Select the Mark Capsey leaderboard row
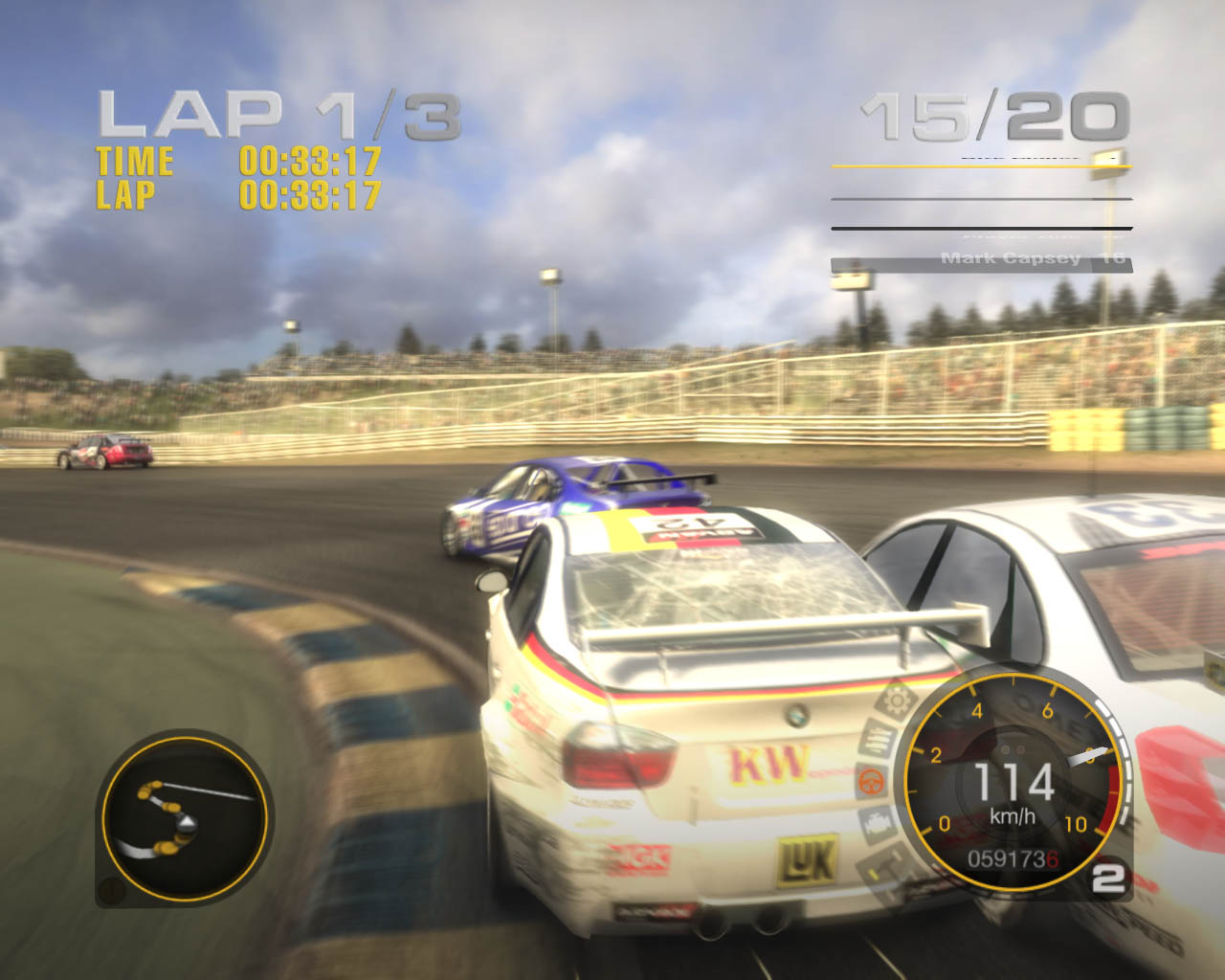This screenshot has width=1225, height=980. (981, 261)
